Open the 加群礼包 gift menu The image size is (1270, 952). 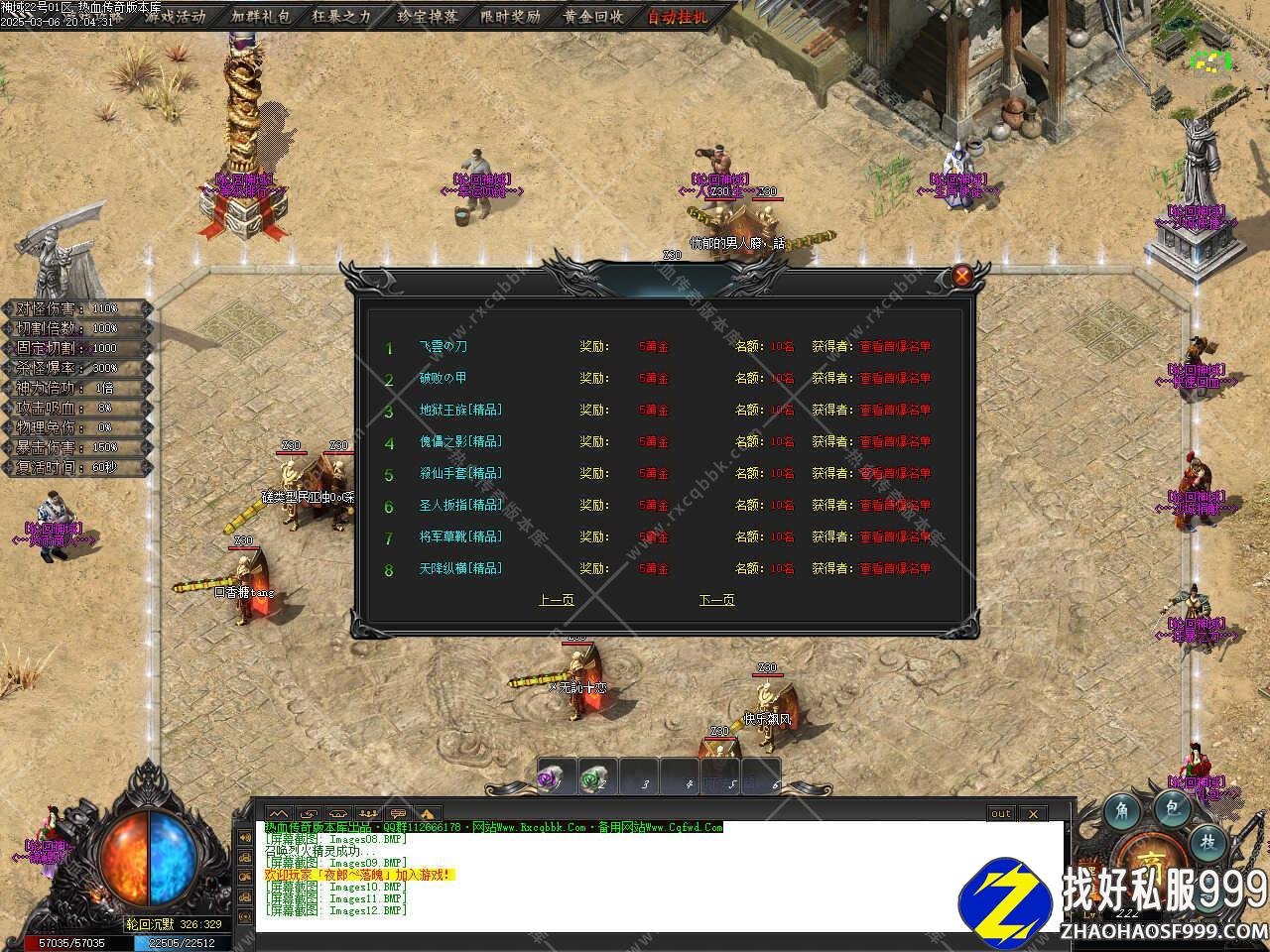[261, 16]
